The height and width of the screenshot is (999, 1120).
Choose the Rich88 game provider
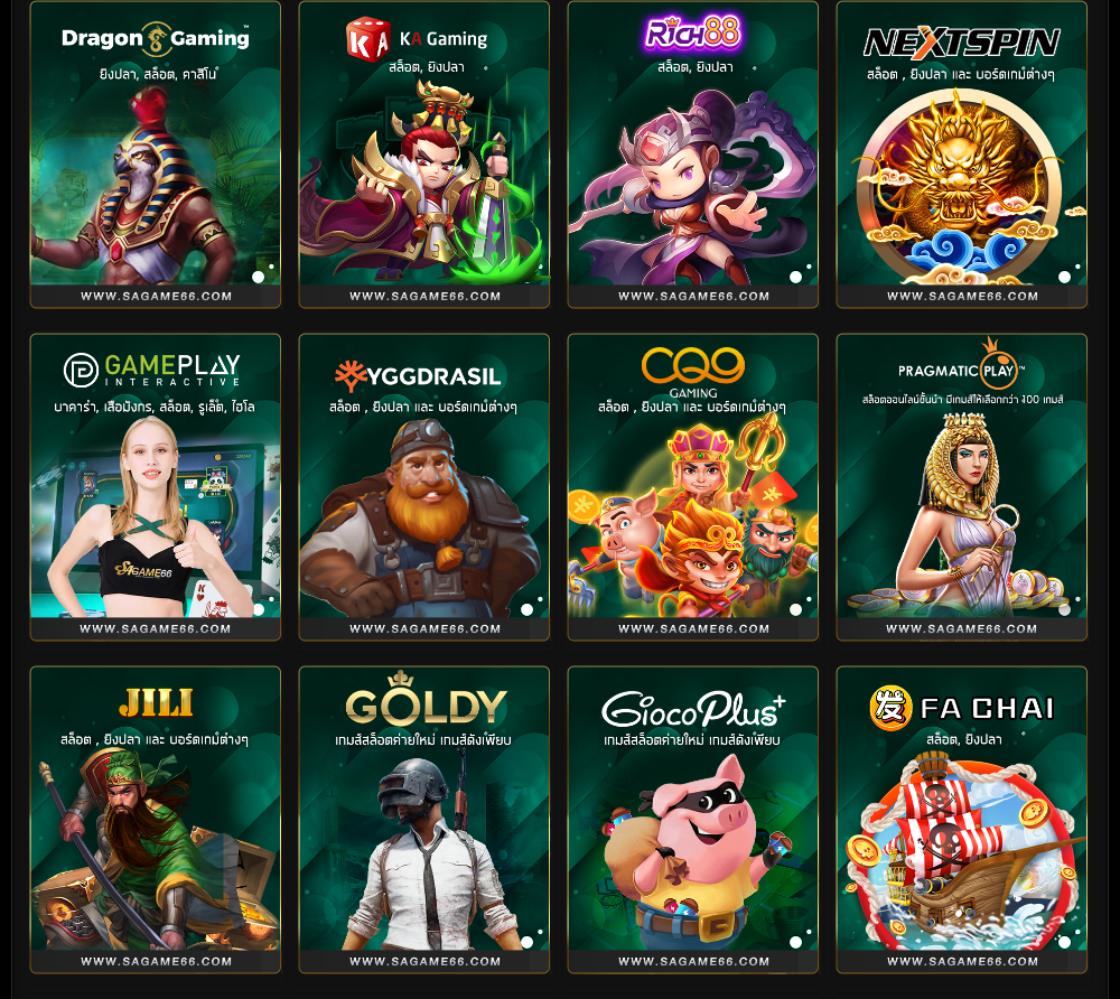tap(693, 155)
